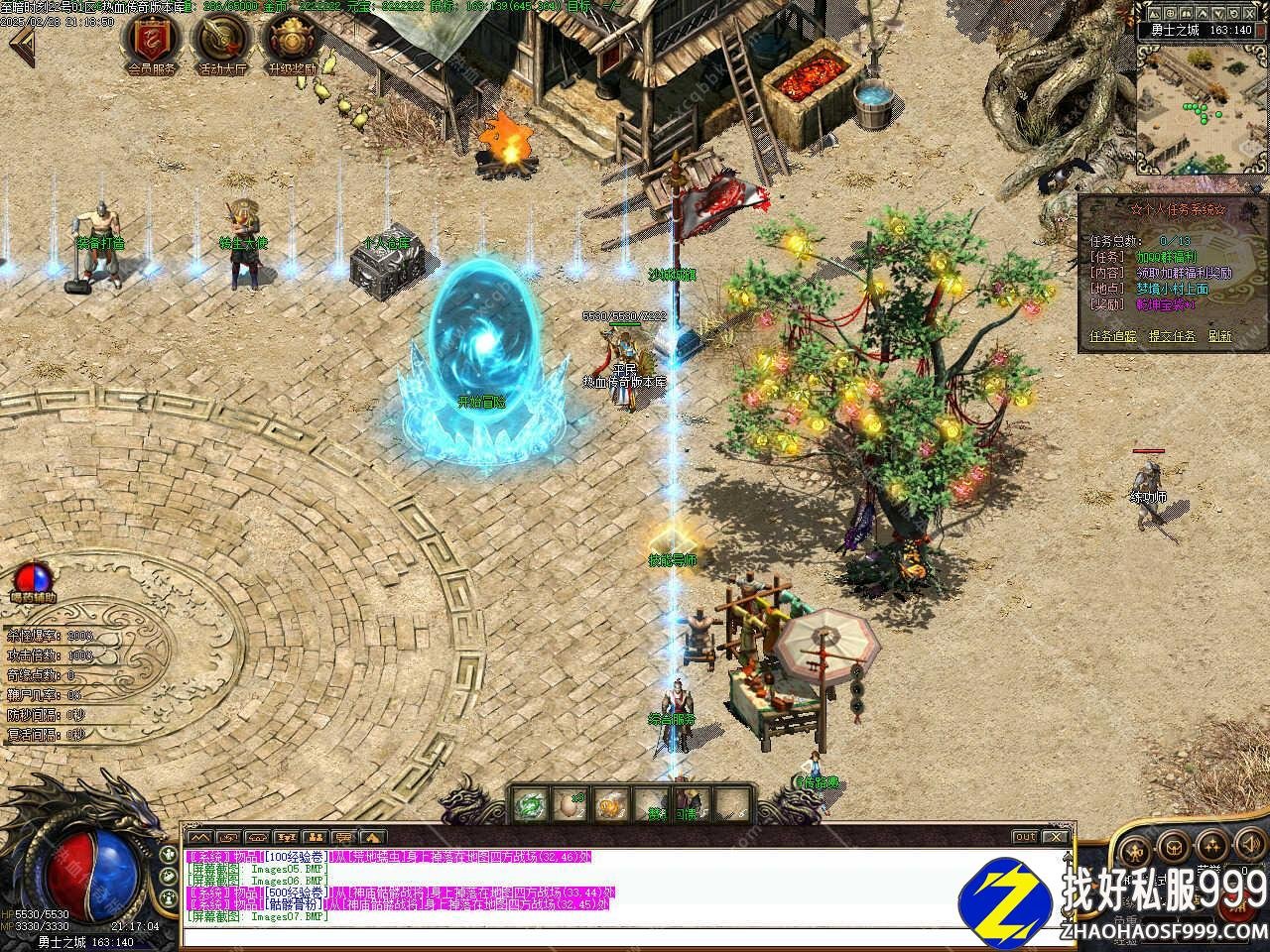Select the golden shell item hotbar slot
The image size is (1270, 952).
[607, 805]
